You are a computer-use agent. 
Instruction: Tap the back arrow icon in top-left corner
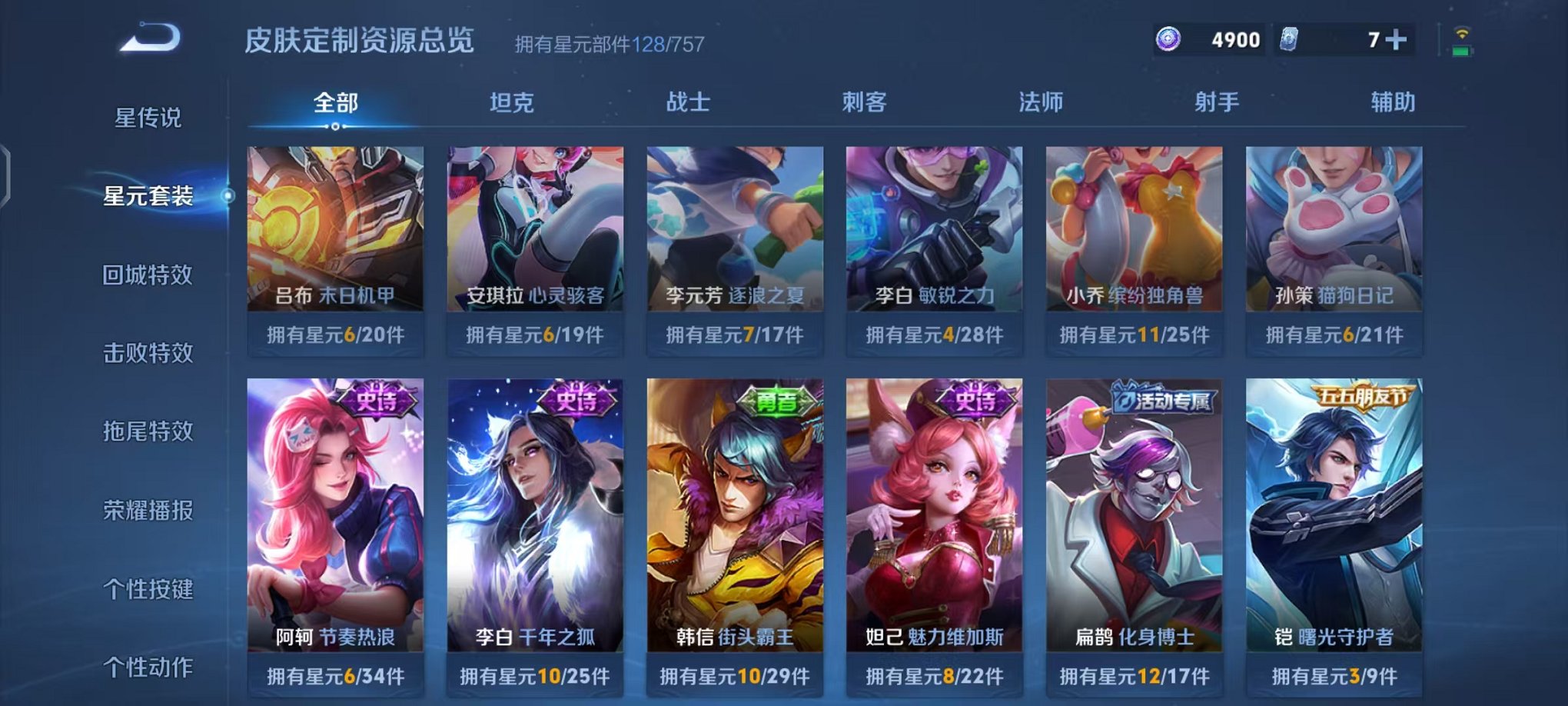pyautogui.click(x=148, y=36)
